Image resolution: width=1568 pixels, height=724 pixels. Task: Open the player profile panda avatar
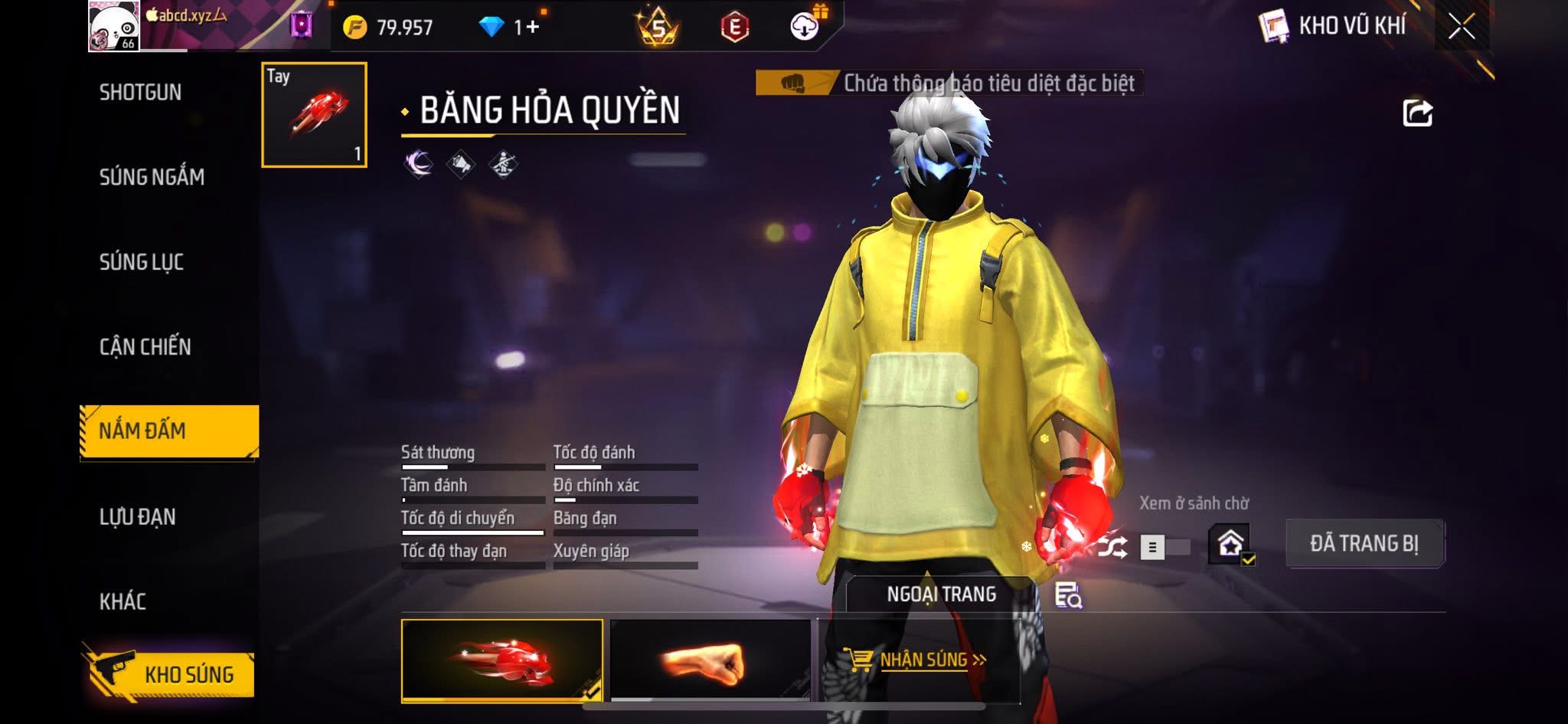(x=114, y=26)
